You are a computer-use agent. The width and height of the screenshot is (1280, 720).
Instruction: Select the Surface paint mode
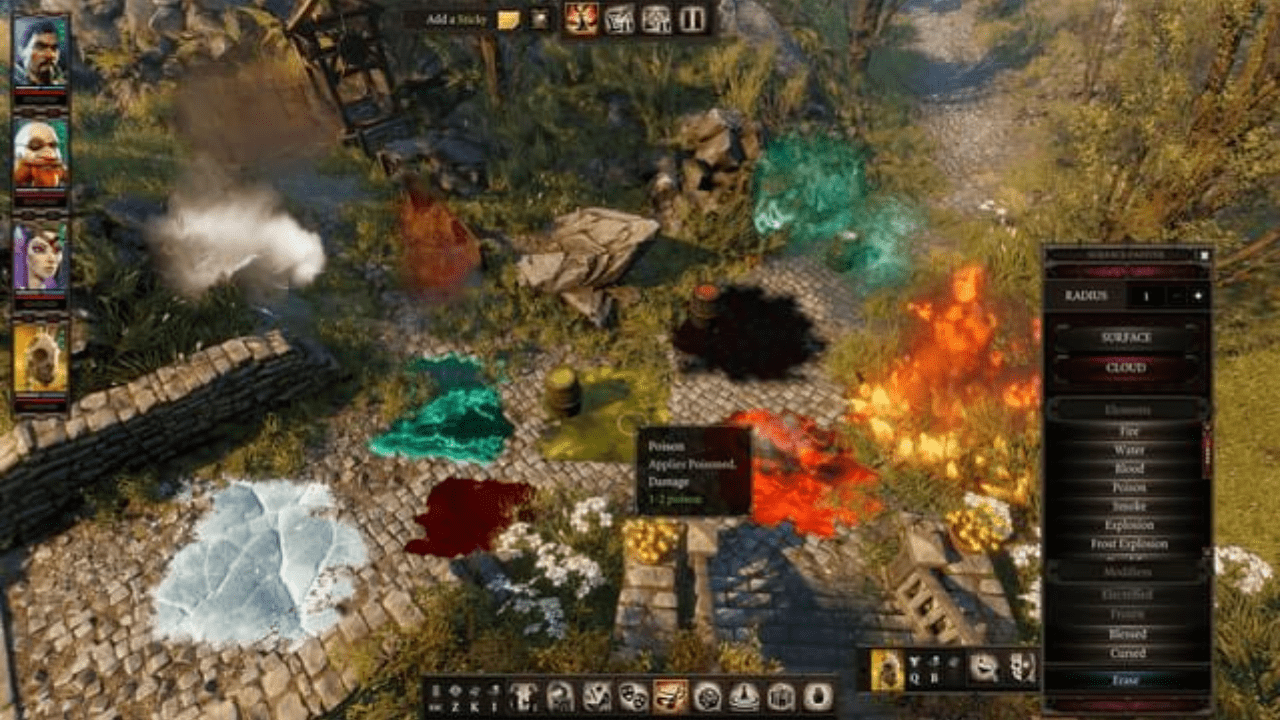click(1126, 338)
